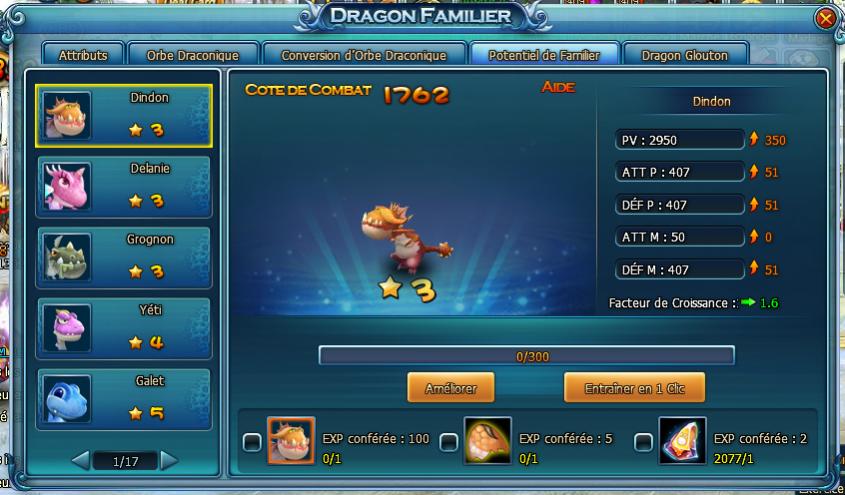Tick the checkbox for the 100 EXP item
This screenshot has width=845, height=495.
252,441
